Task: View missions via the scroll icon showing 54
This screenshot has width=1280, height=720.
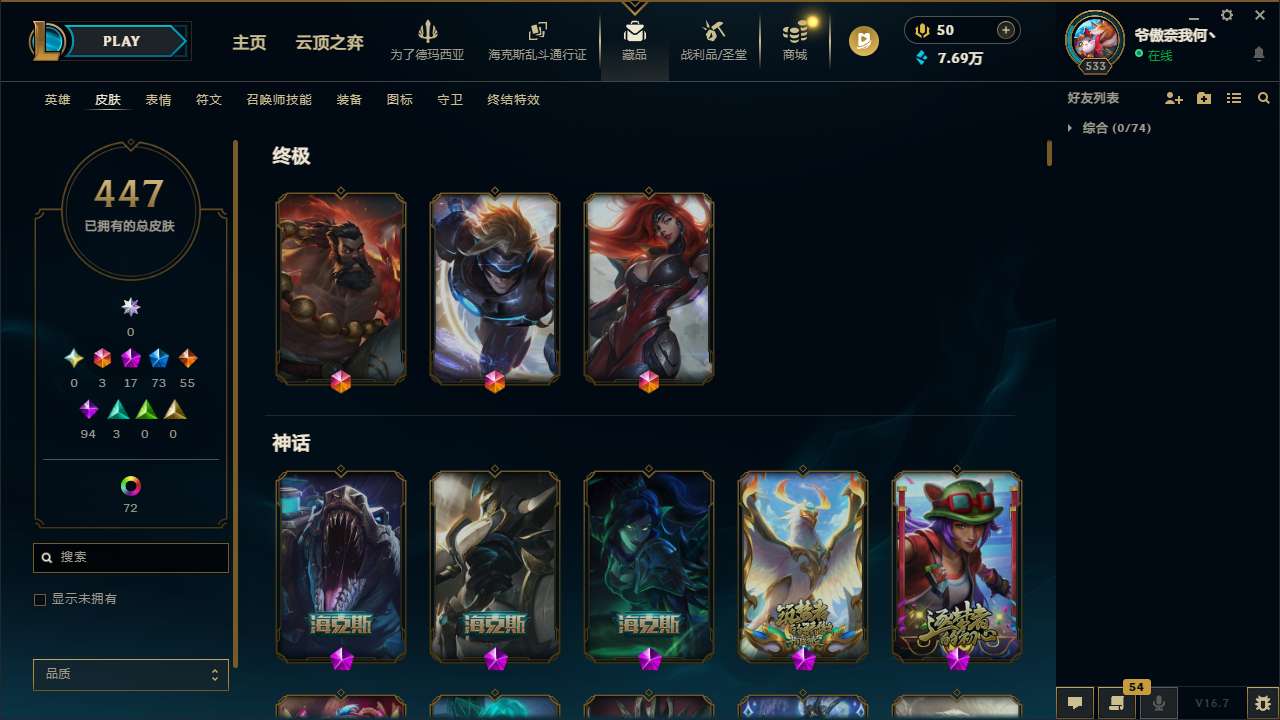Action: (x=1117, y=702)
